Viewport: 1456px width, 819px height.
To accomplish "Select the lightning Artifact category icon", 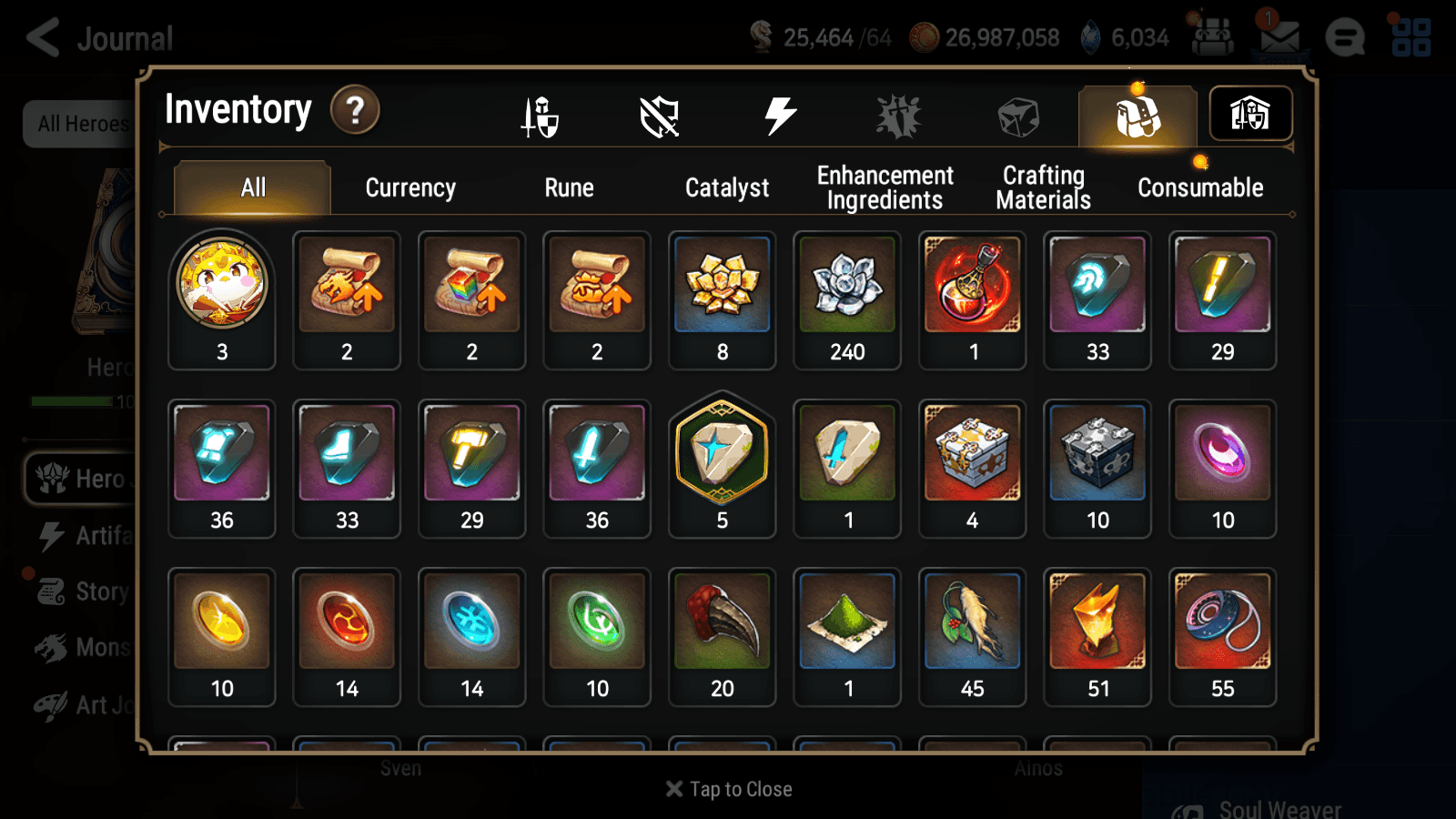I will [x=780, y=114].
